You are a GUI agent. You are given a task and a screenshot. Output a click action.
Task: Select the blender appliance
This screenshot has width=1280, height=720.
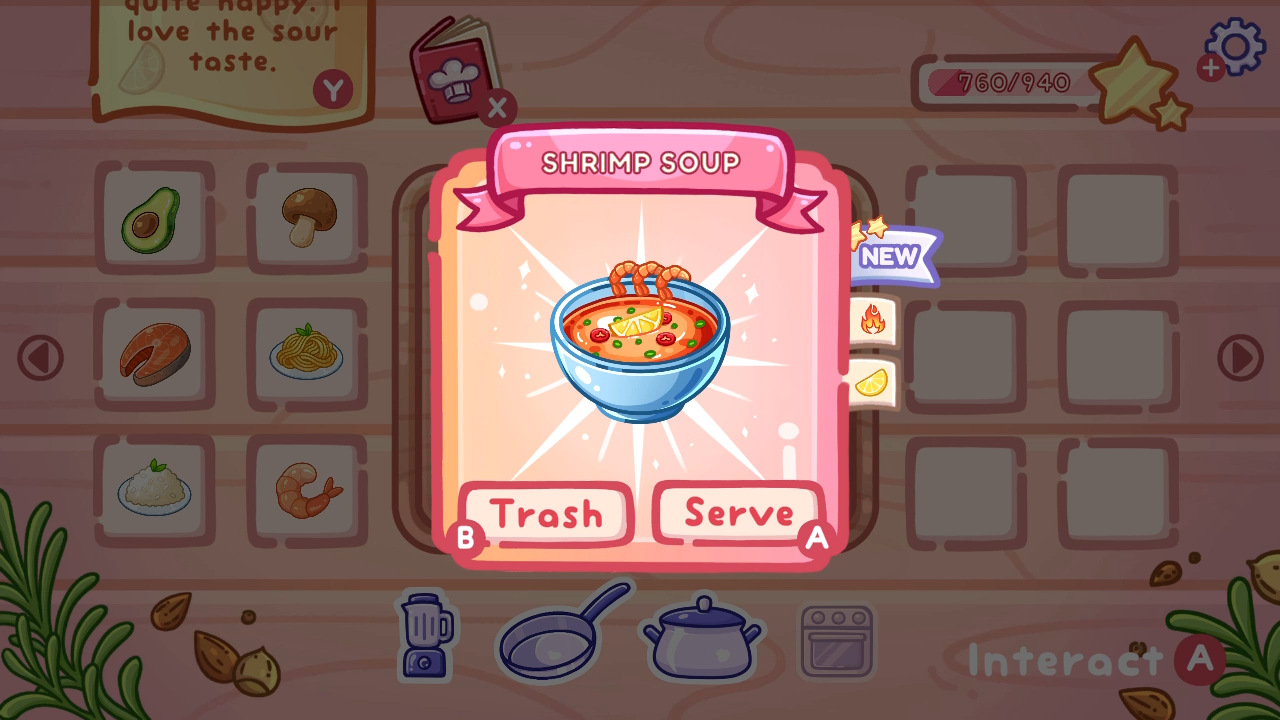tap(425, 636)
